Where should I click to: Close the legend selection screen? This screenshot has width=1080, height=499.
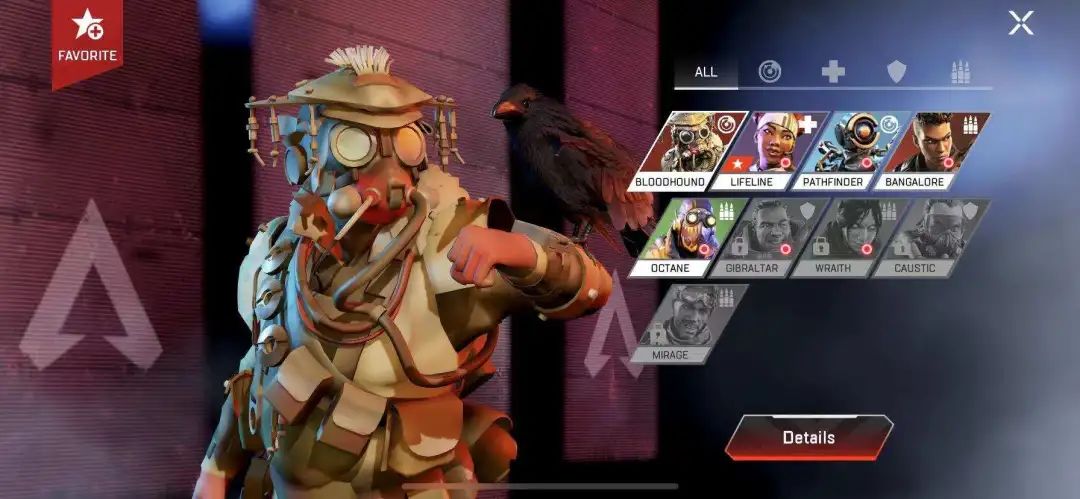click(1020, 23)
